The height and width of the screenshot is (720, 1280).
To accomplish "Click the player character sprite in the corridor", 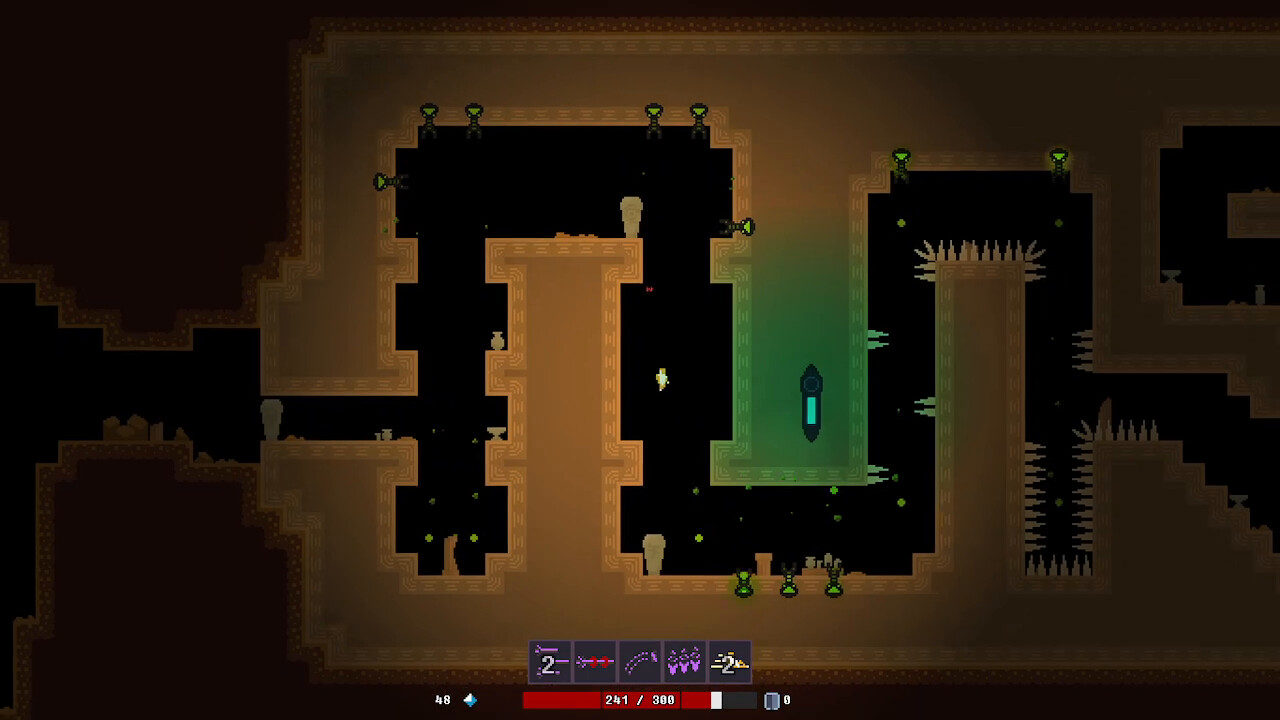I will 660,380.
